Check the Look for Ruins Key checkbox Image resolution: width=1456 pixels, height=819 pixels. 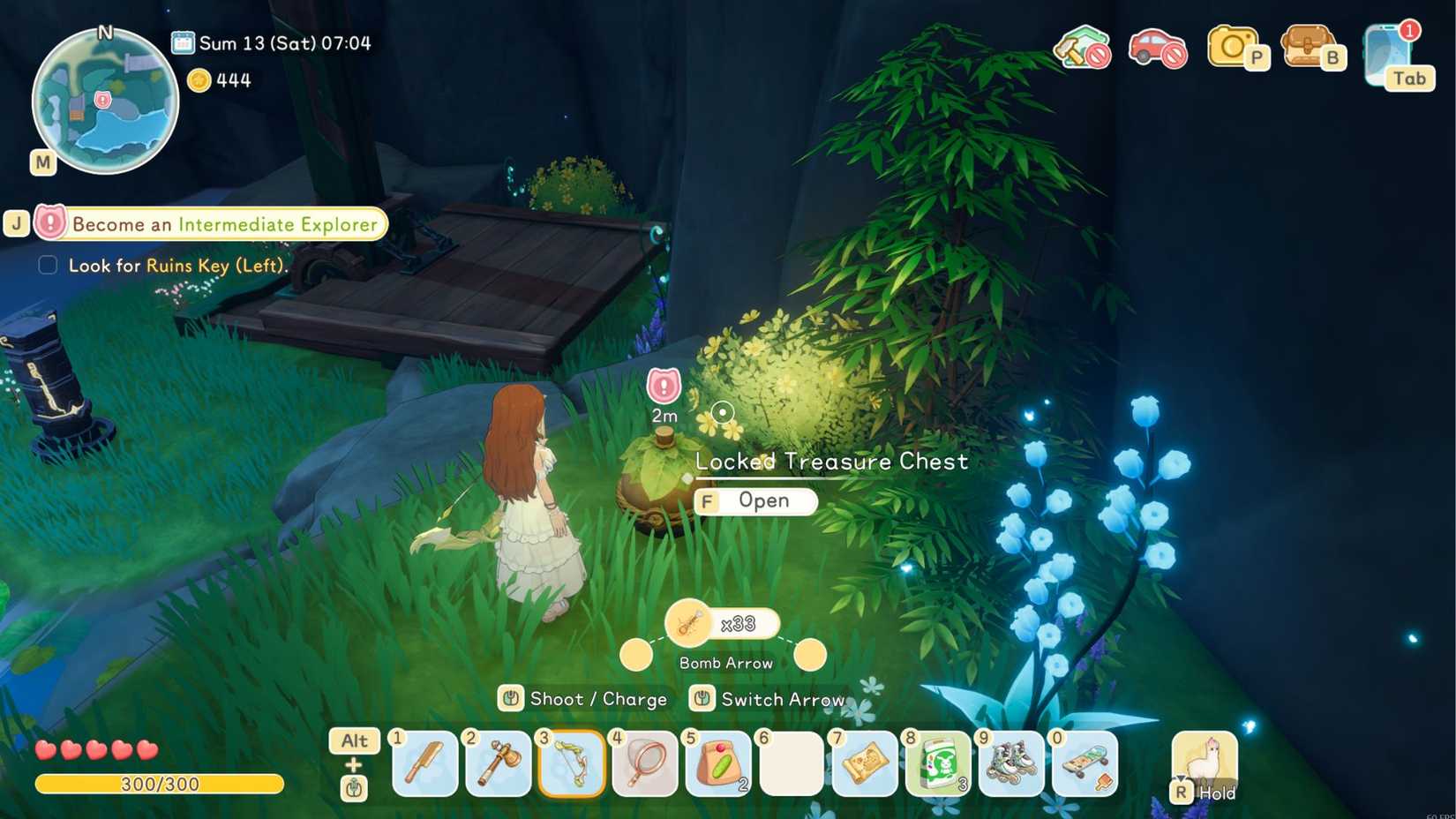point(46,265)
